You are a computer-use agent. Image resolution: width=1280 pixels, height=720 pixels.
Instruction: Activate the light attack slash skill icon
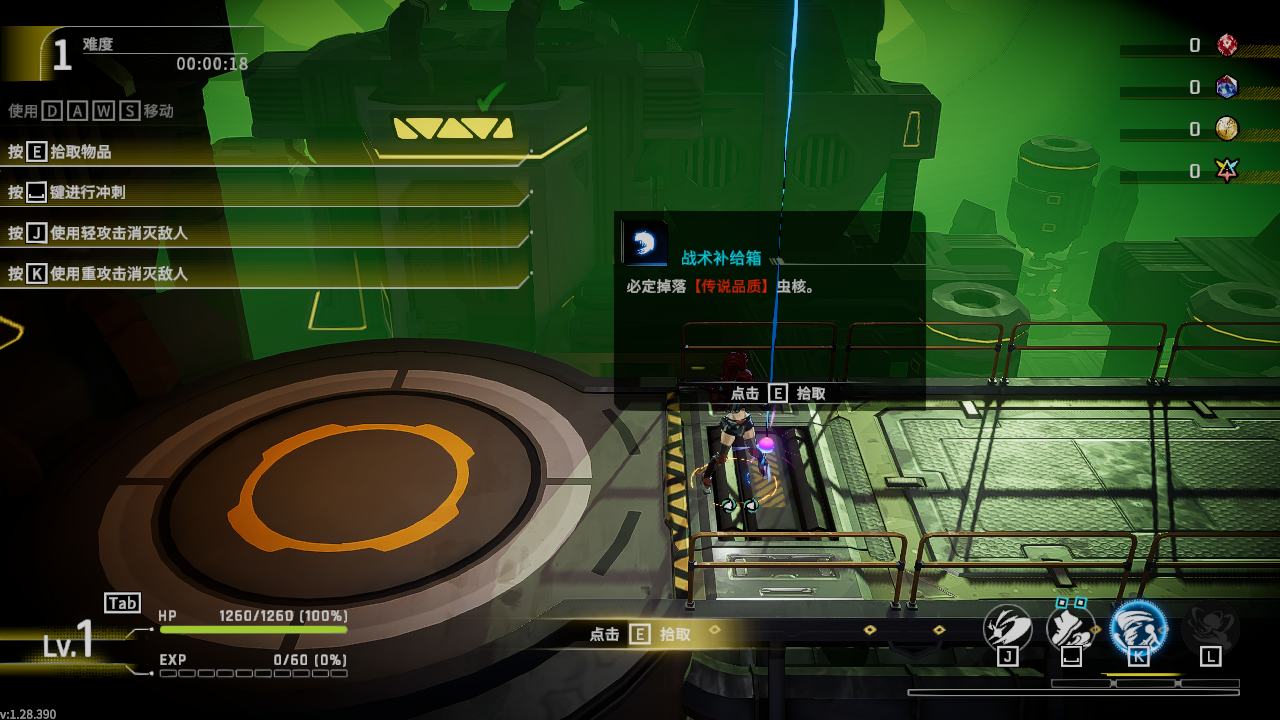[1007, 627]
